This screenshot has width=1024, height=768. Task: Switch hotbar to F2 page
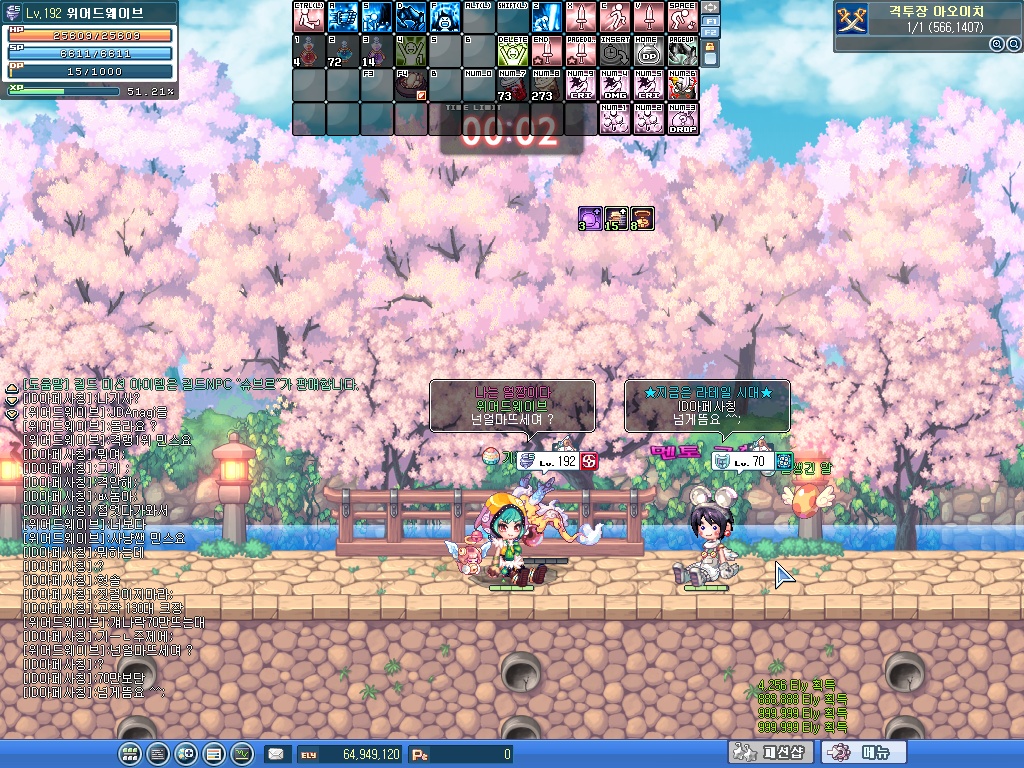(x=711, y=33)
